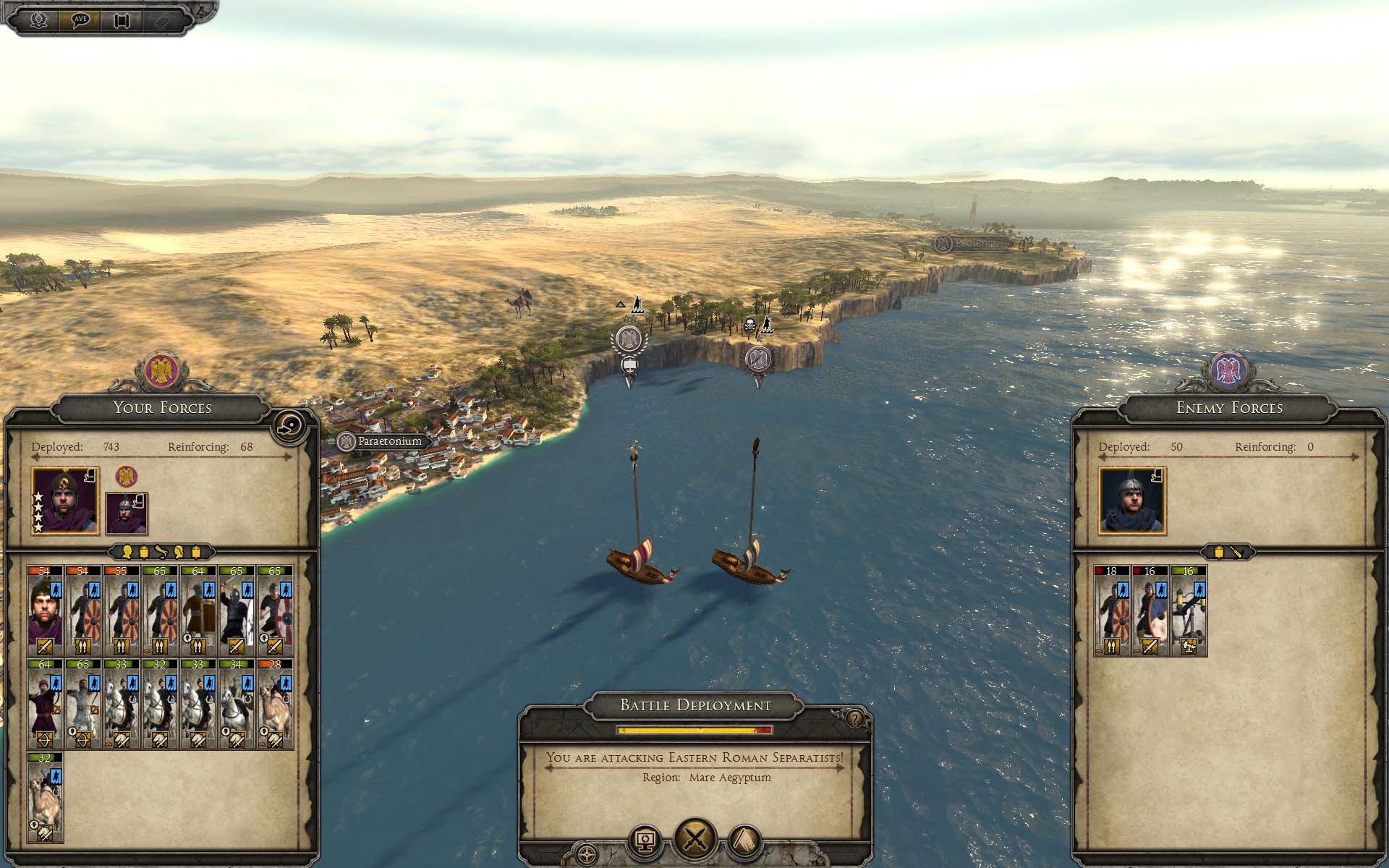Select the enemy commander portrait
Image resolution: width=1389 pixels, height=868 pixels.
pyautogui.click(x=1132, y=501)
